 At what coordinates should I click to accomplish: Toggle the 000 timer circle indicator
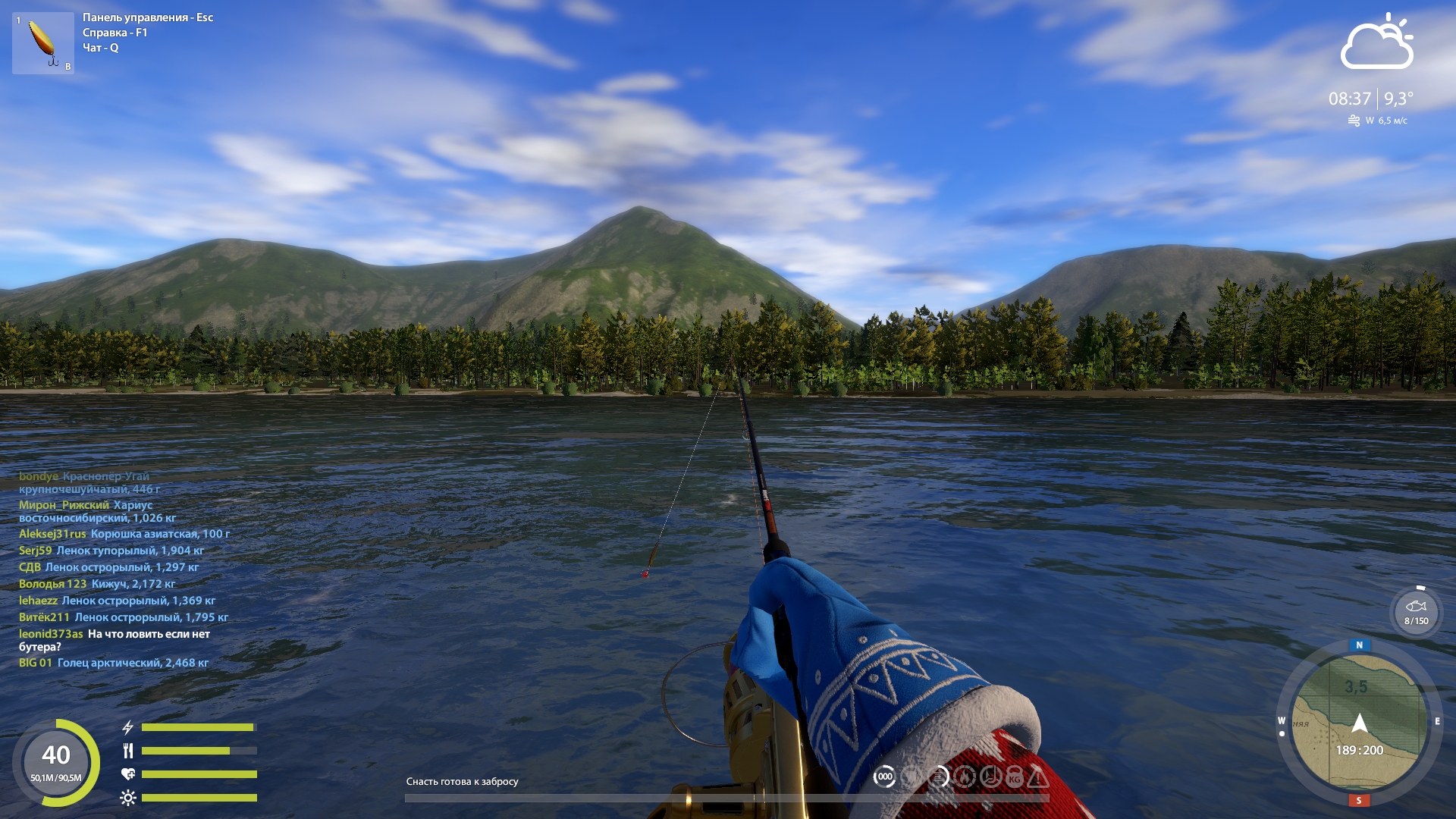click(x=885, y=777)
